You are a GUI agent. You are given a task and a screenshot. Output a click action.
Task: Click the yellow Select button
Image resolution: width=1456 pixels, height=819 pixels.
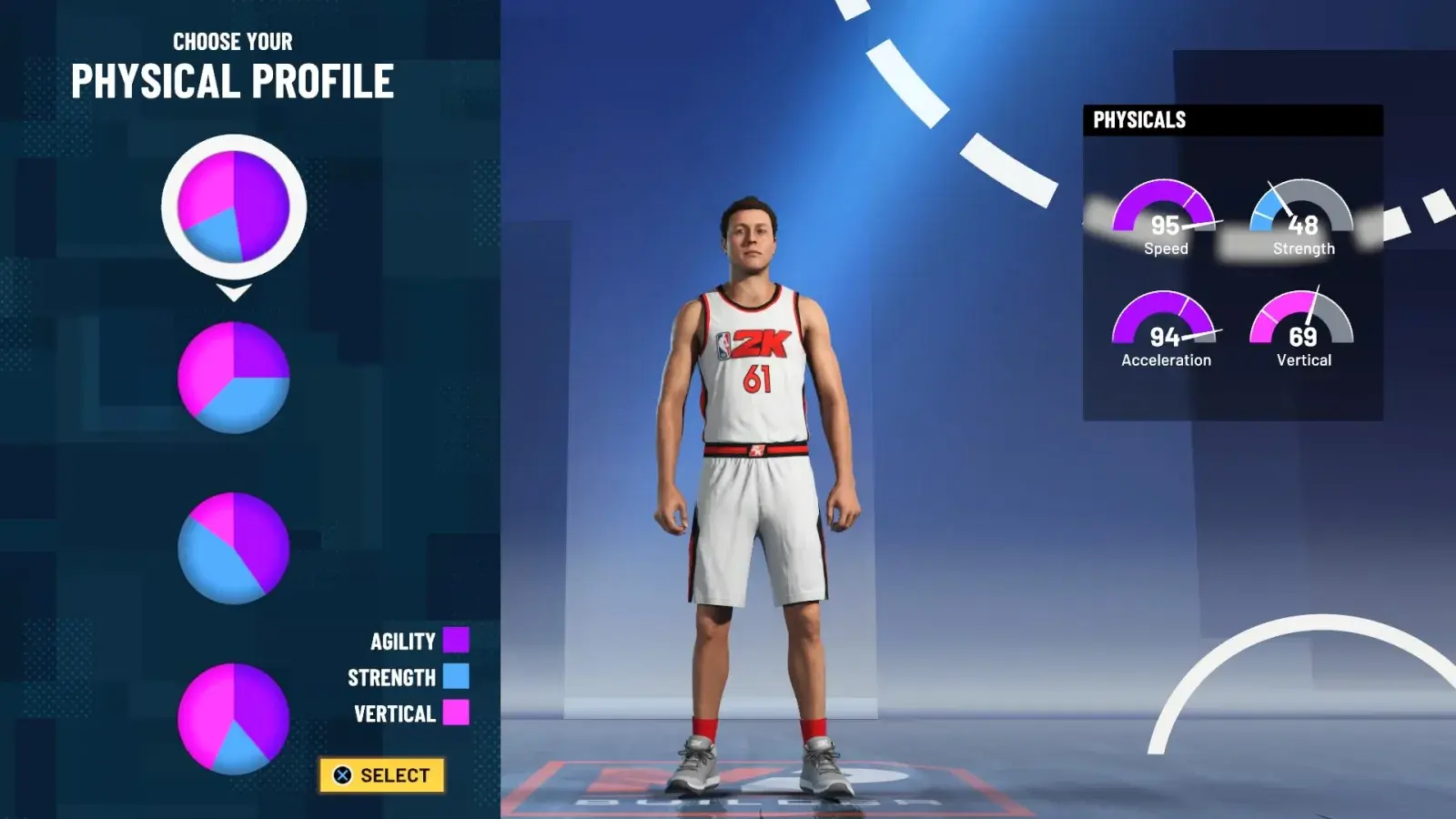pos(382,775)
